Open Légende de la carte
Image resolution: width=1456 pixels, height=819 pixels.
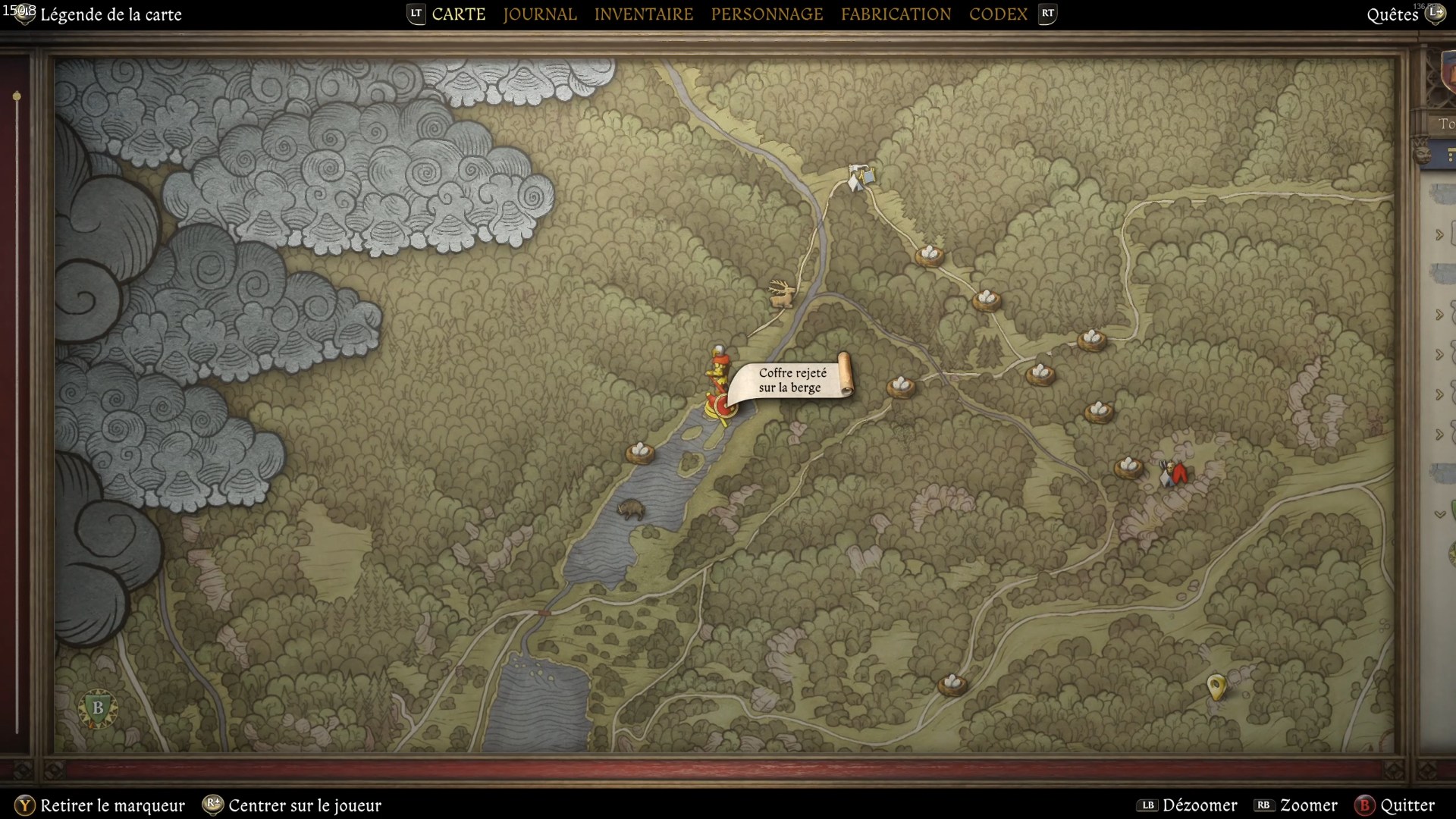click(111, 14)
